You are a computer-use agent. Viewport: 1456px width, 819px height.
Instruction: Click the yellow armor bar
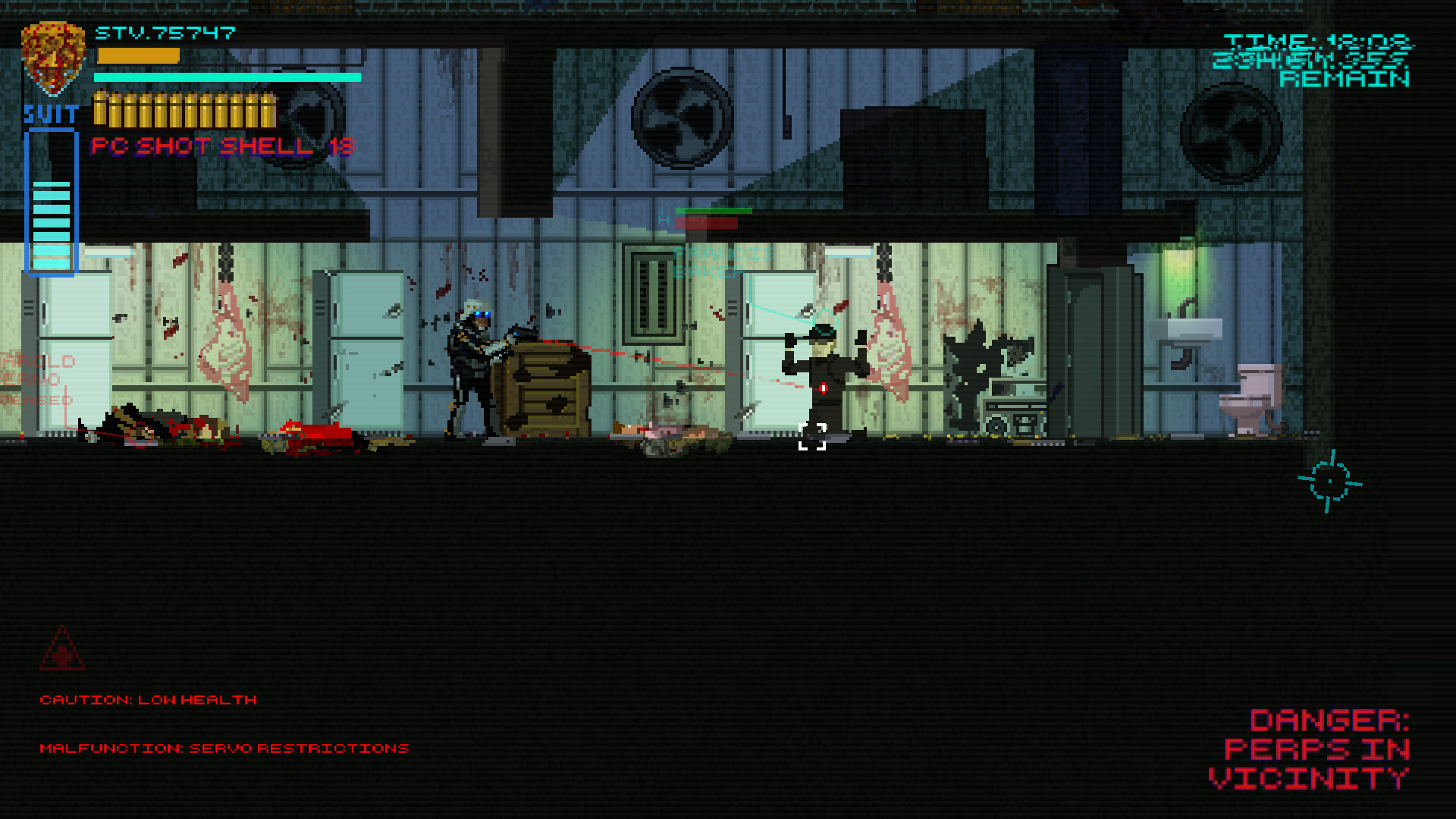tap(136, 55)
